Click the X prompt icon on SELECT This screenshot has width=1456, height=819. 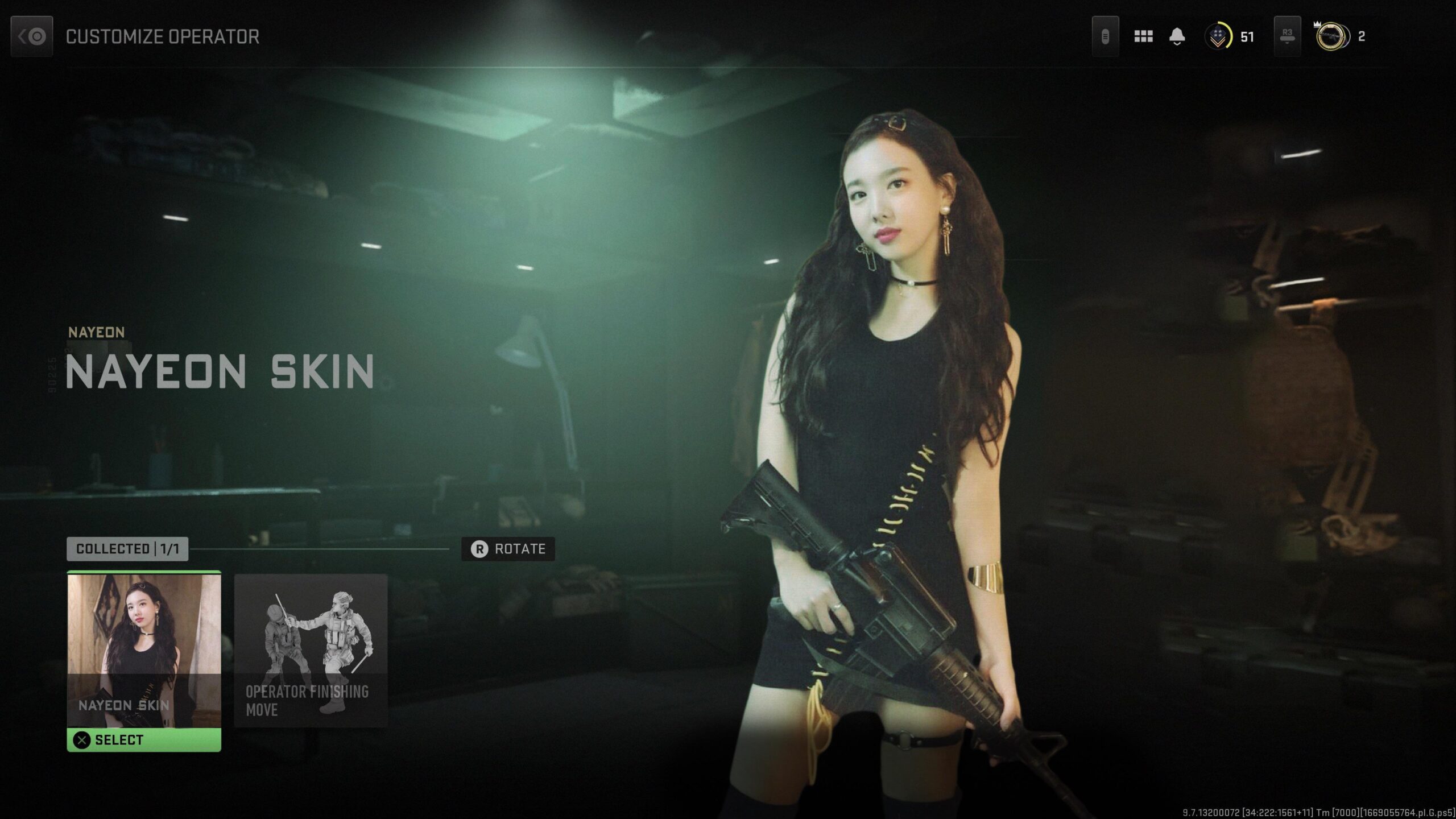[83, 740]
